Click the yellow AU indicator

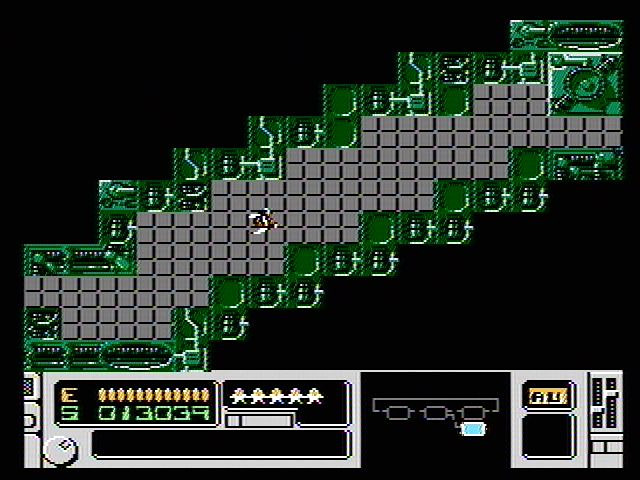[548, 395]
